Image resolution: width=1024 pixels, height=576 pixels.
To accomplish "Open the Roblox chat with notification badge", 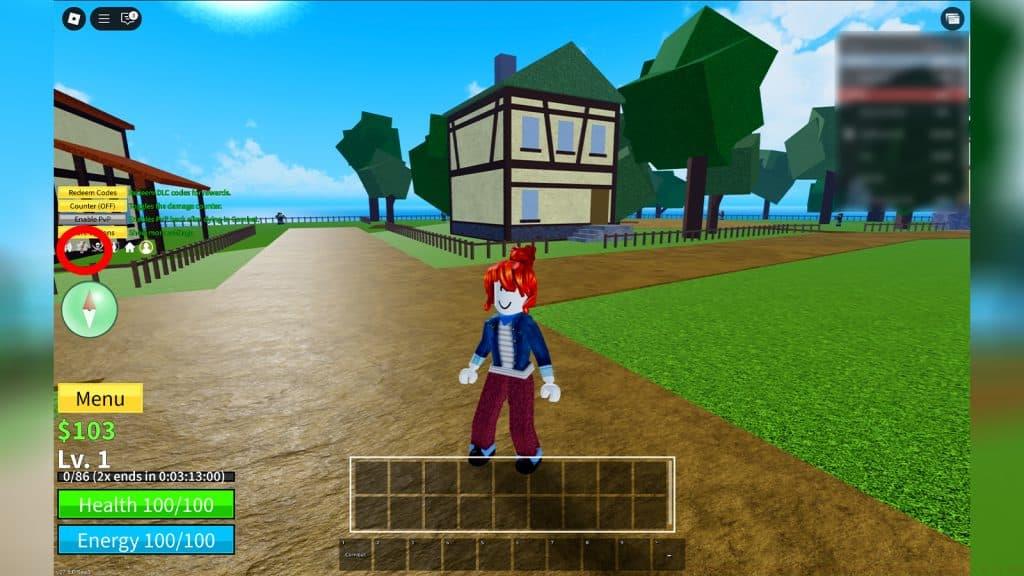I will 128,18.
